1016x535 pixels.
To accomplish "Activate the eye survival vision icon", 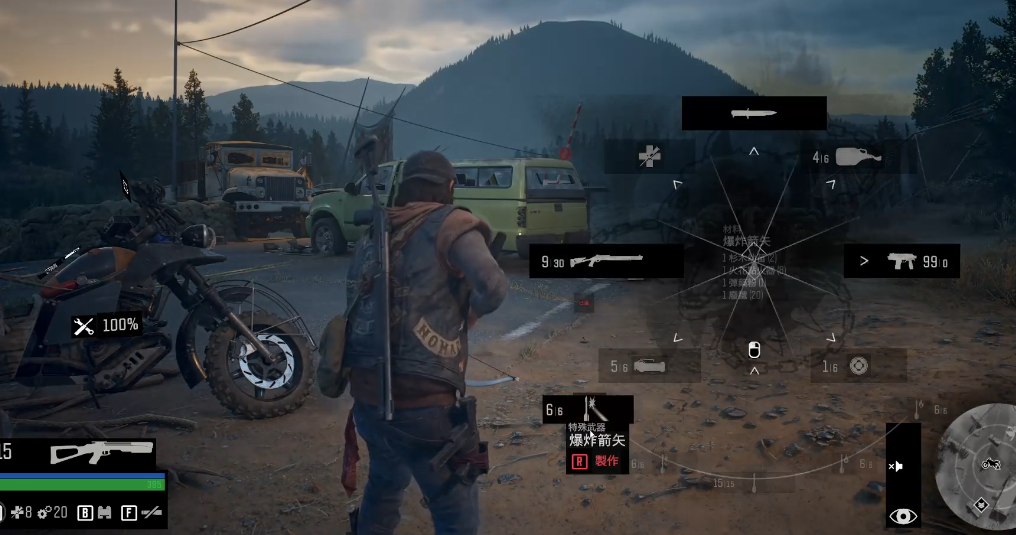I will coord(903,516).
